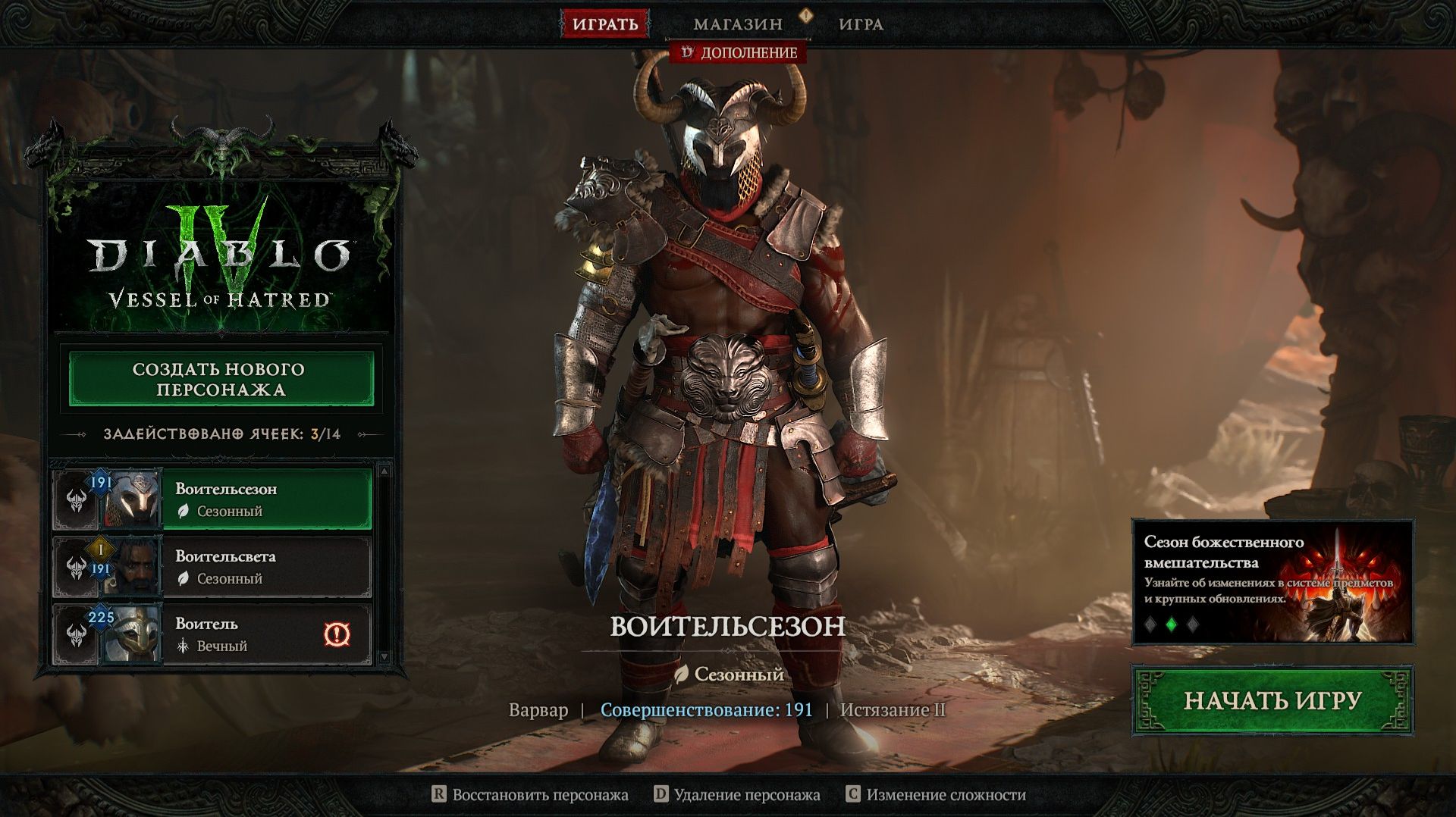Open the ИГРА tab
This screenshot has width=1456, height=817.
[861, 24]
